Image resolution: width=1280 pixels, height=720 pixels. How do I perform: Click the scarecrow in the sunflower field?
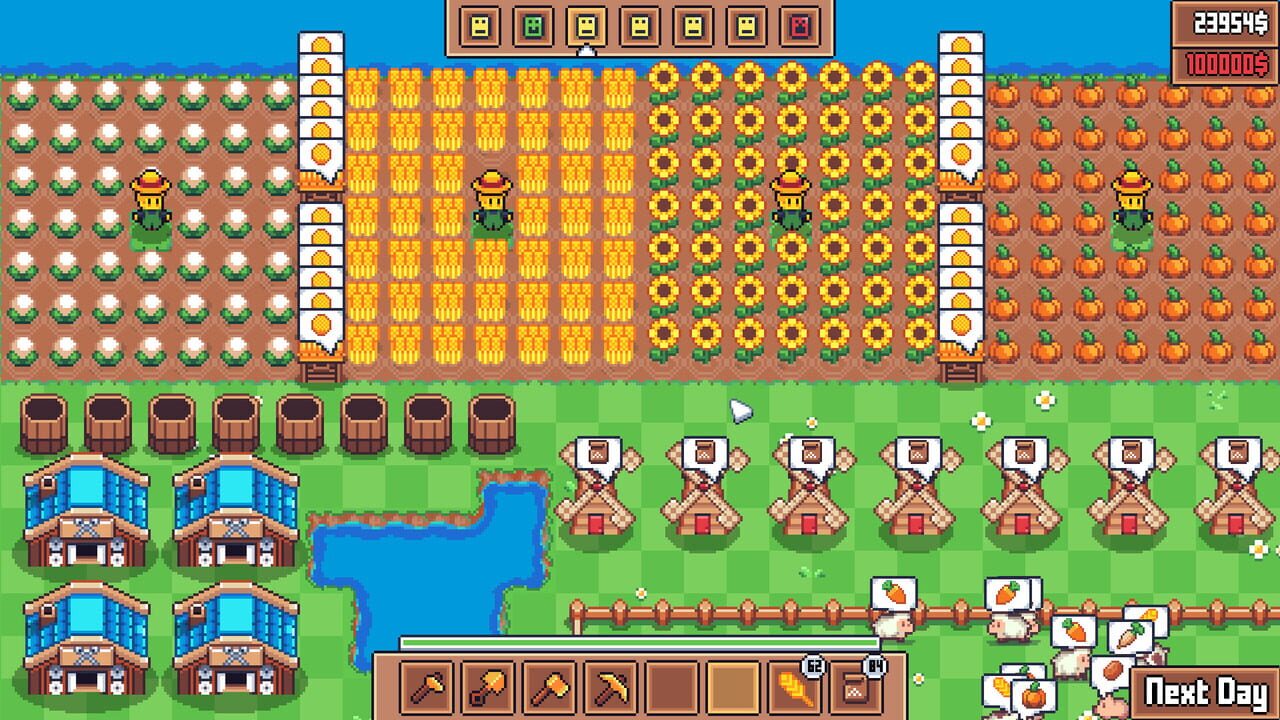790,200
